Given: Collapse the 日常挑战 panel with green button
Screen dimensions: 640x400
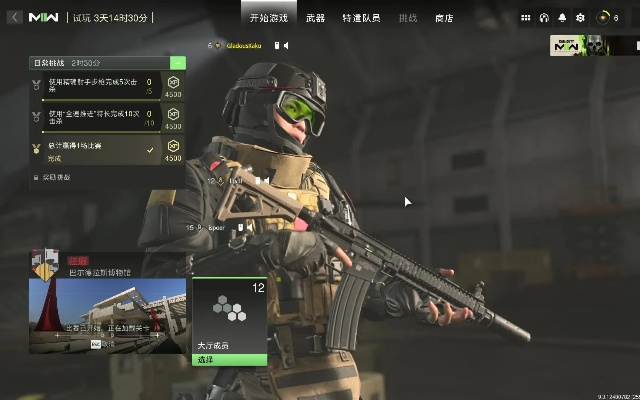Looking at the screenshot, I should (x=178, y=62).
